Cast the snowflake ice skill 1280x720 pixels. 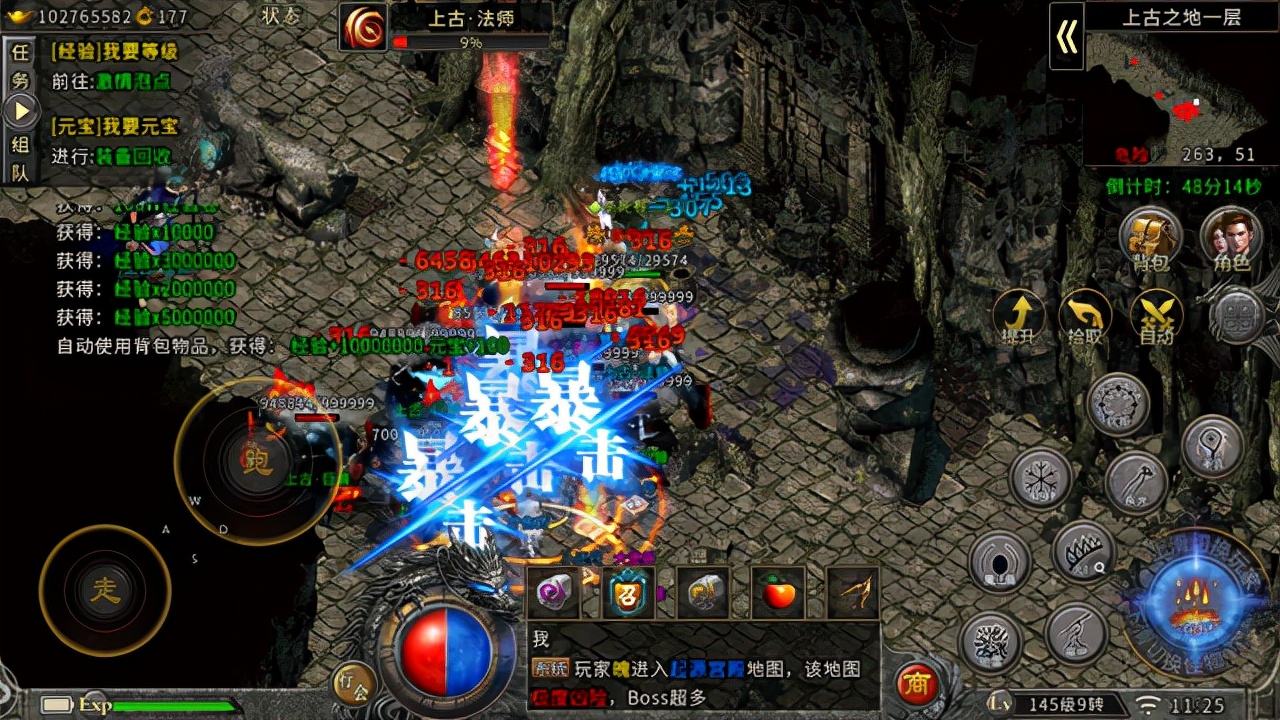tap(1040, 477)
